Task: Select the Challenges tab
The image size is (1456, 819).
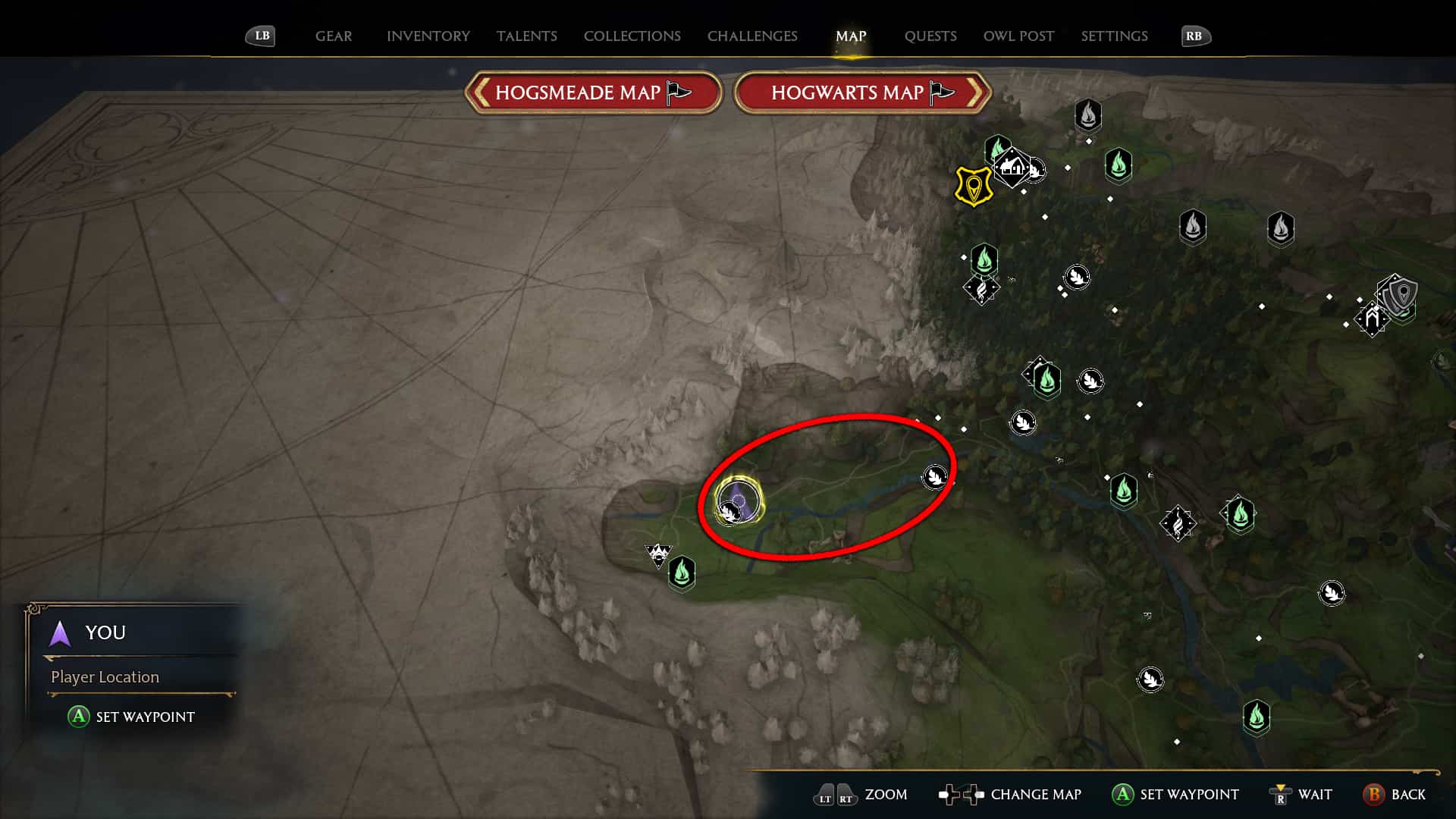Action: [752, 36]
